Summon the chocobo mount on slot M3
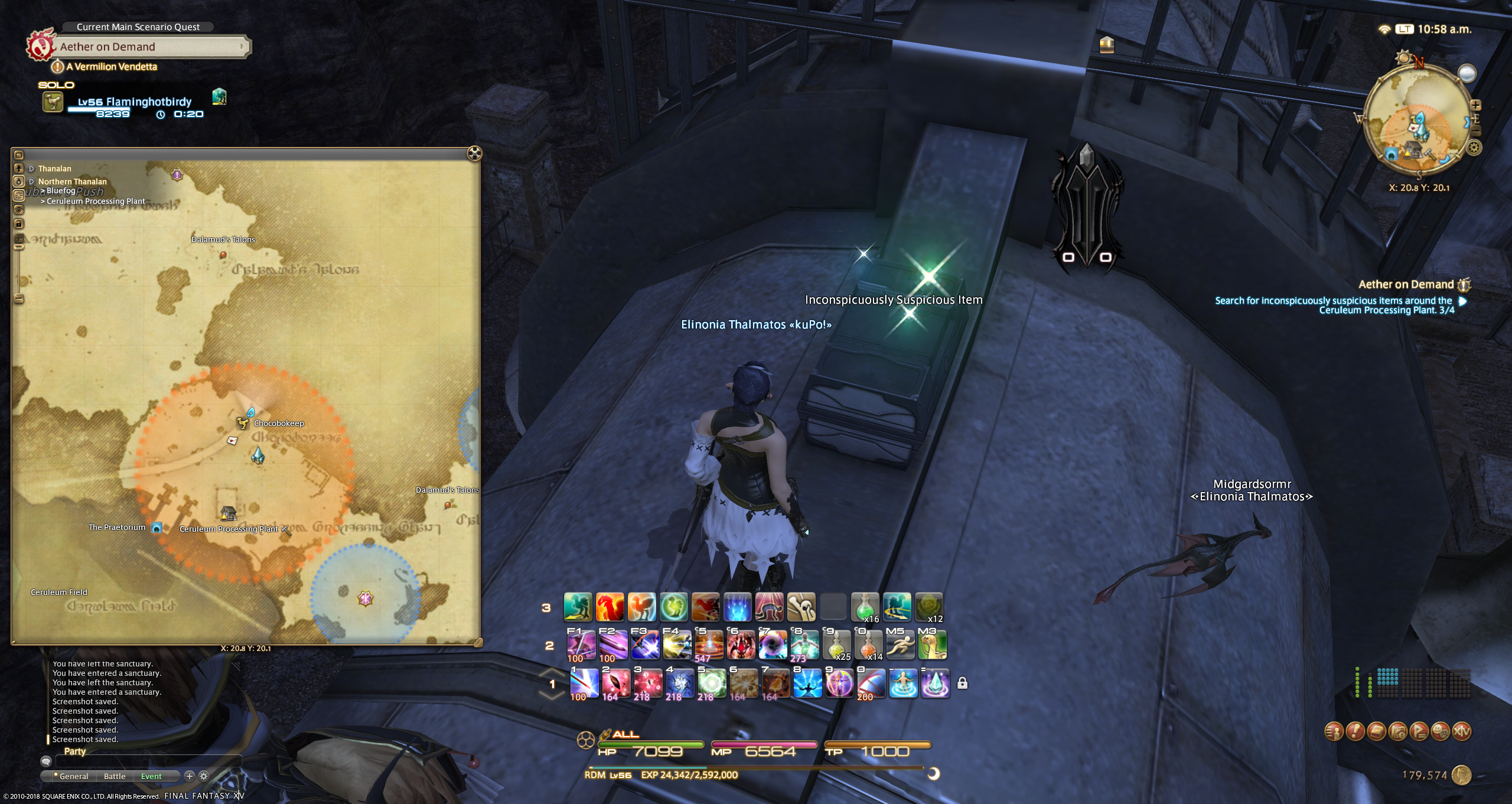The height and width of the screenshot is (804, 1512). coord(932,644)
